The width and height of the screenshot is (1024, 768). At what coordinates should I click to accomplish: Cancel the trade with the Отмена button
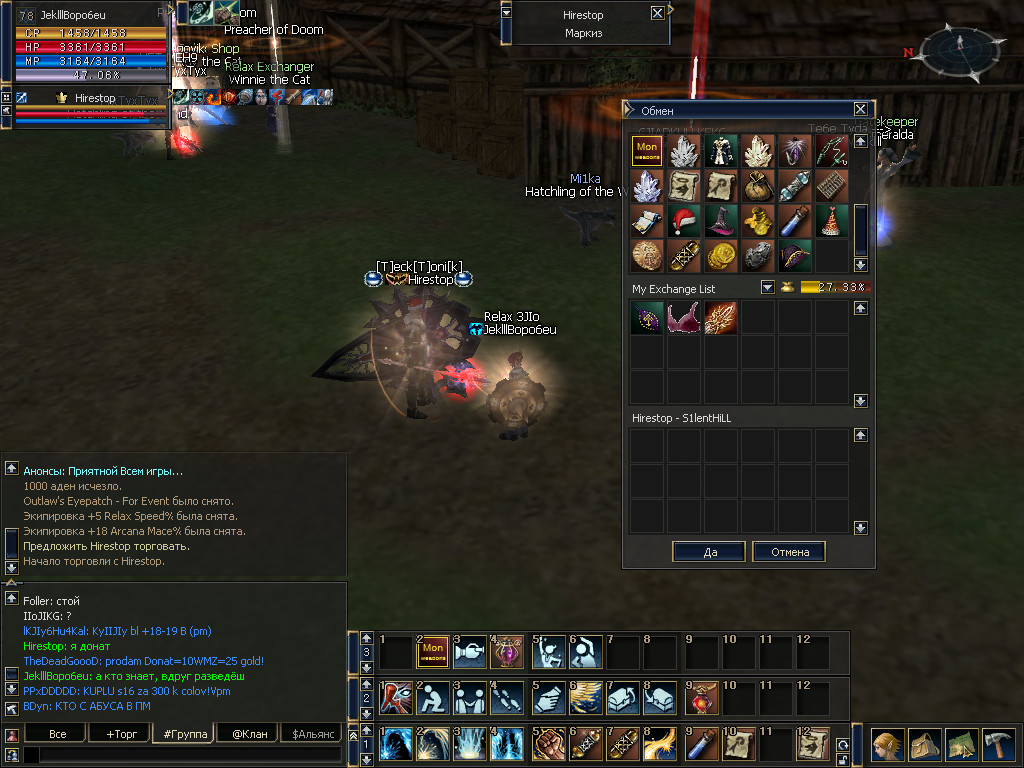(788, 552)
